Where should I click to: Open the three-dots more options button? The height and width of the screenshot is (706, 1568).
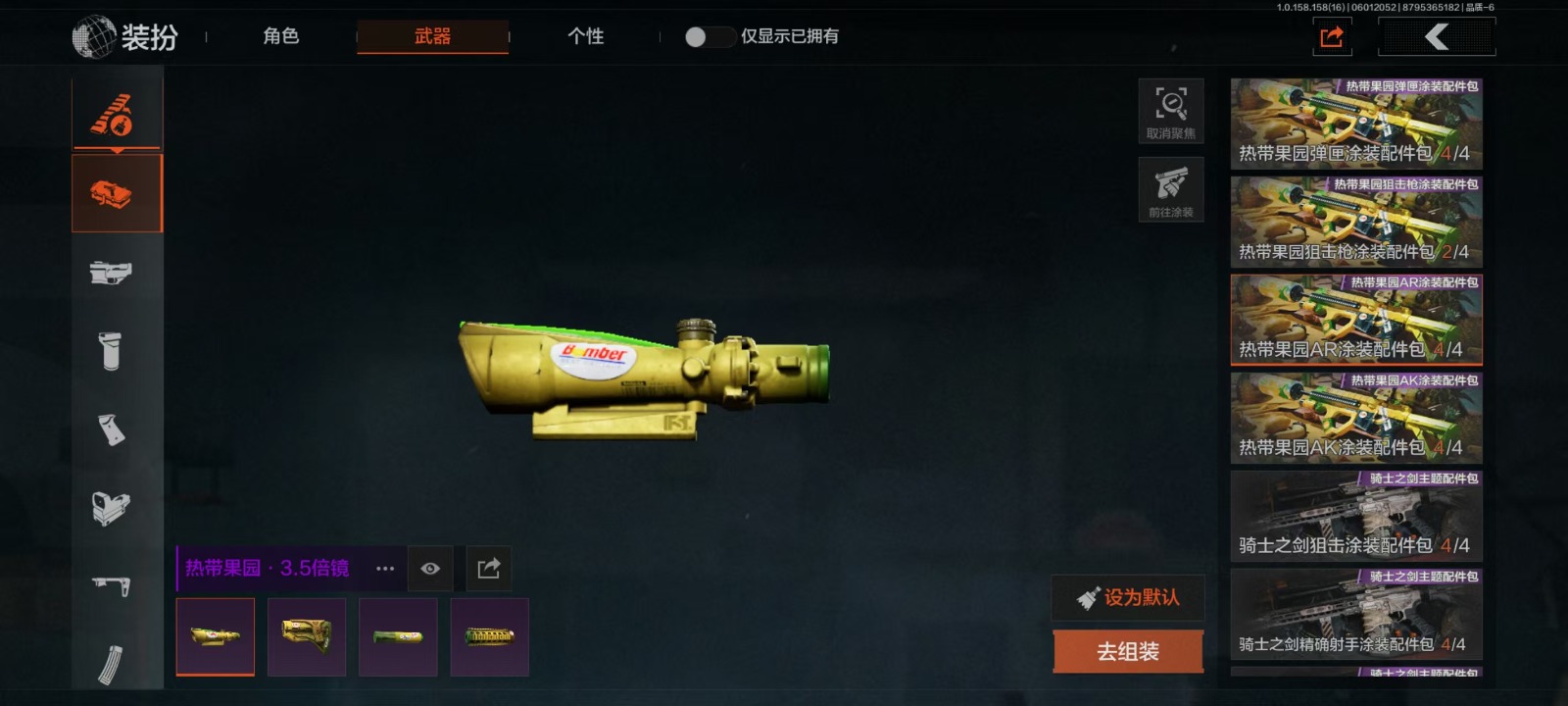click(x=385, y=569)
